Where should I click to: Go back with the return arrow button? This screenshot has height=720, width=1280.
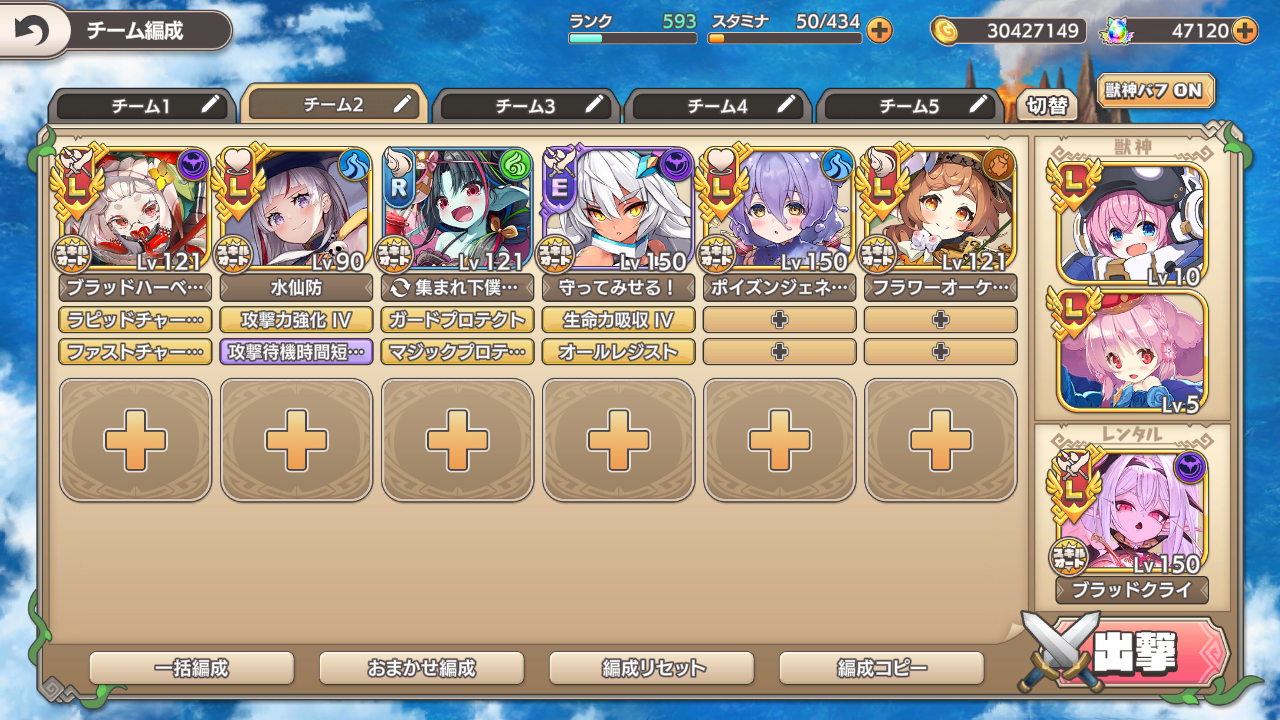32,32
